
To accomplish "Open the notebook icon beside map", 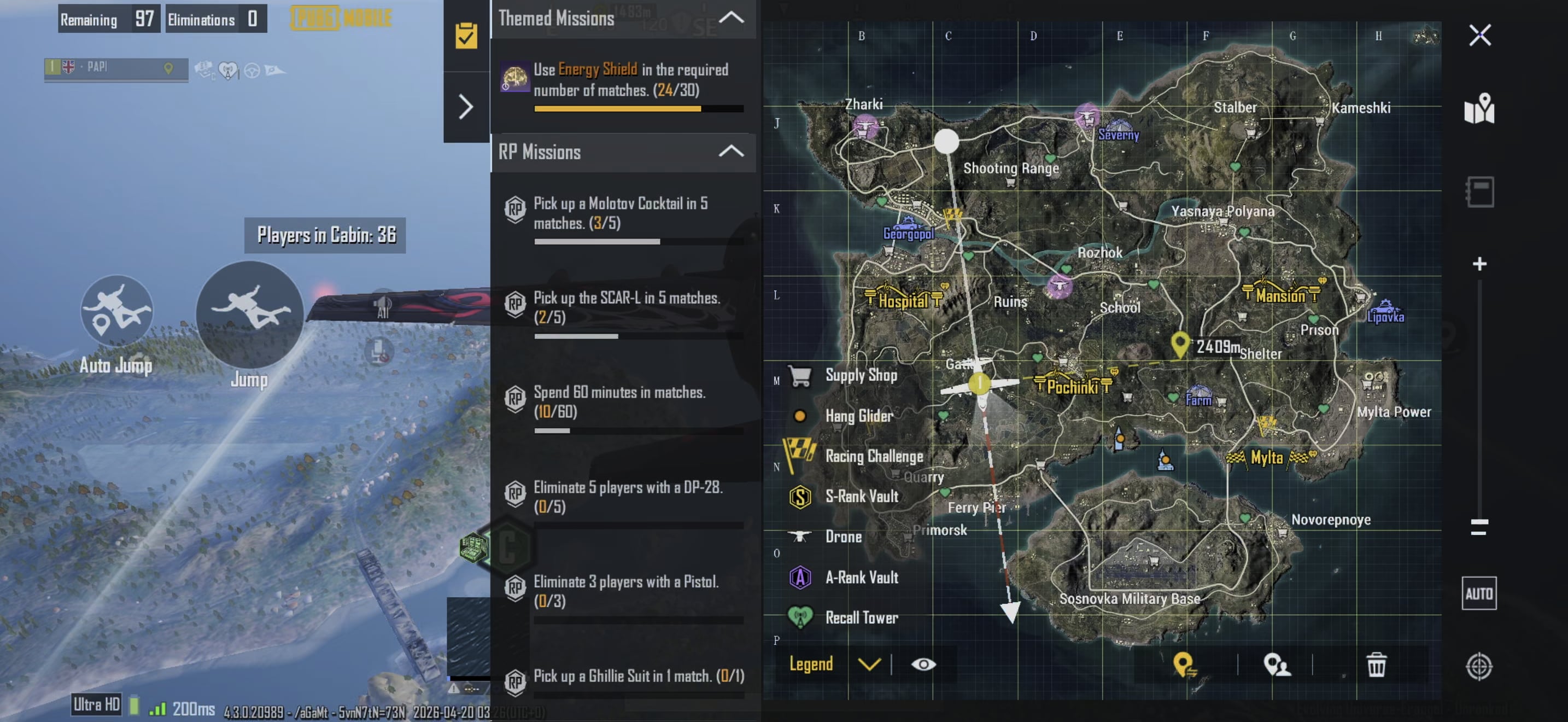I will tap(1479, 192).
